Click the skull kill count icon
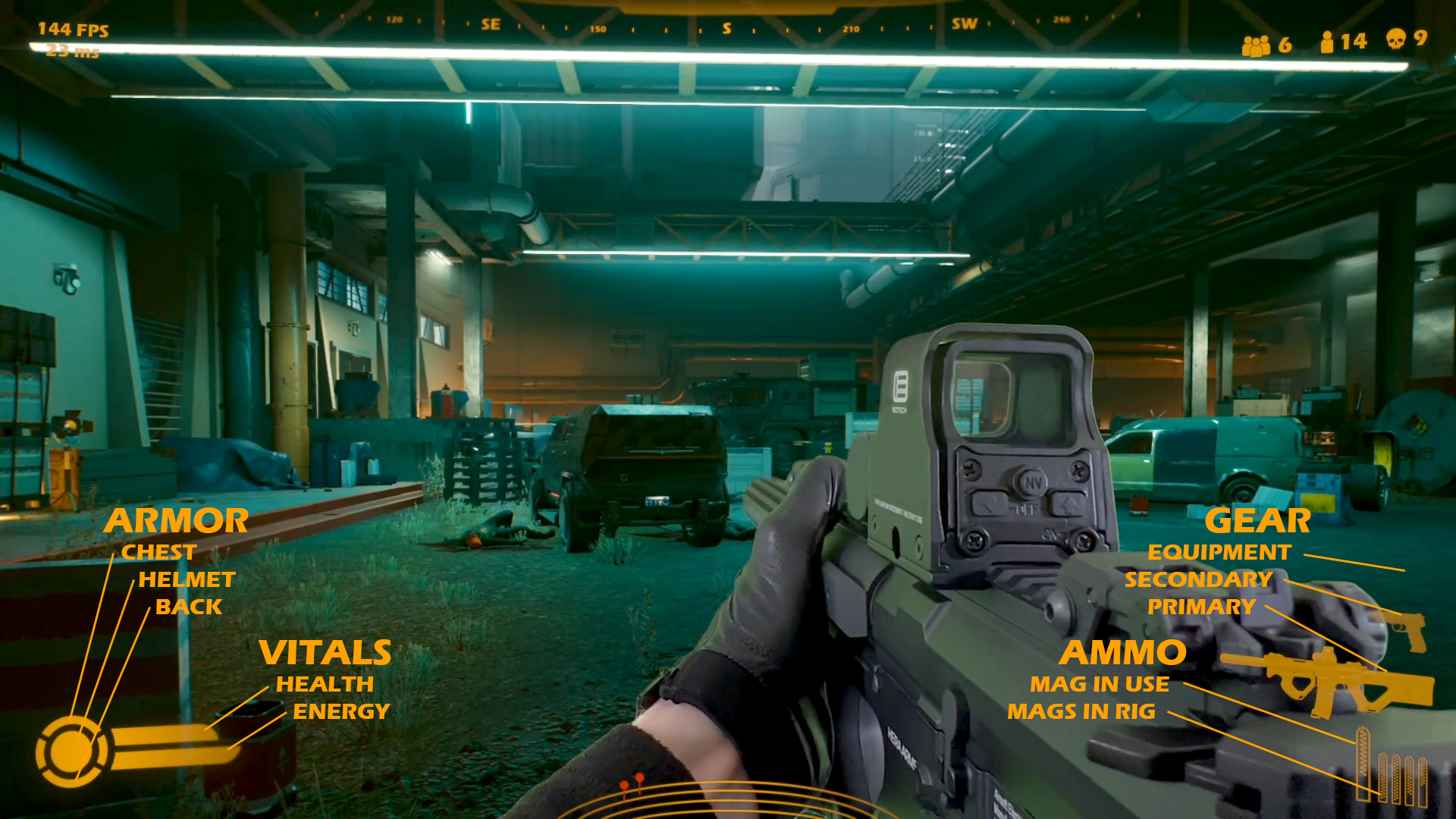 [x=1395, y=39]
